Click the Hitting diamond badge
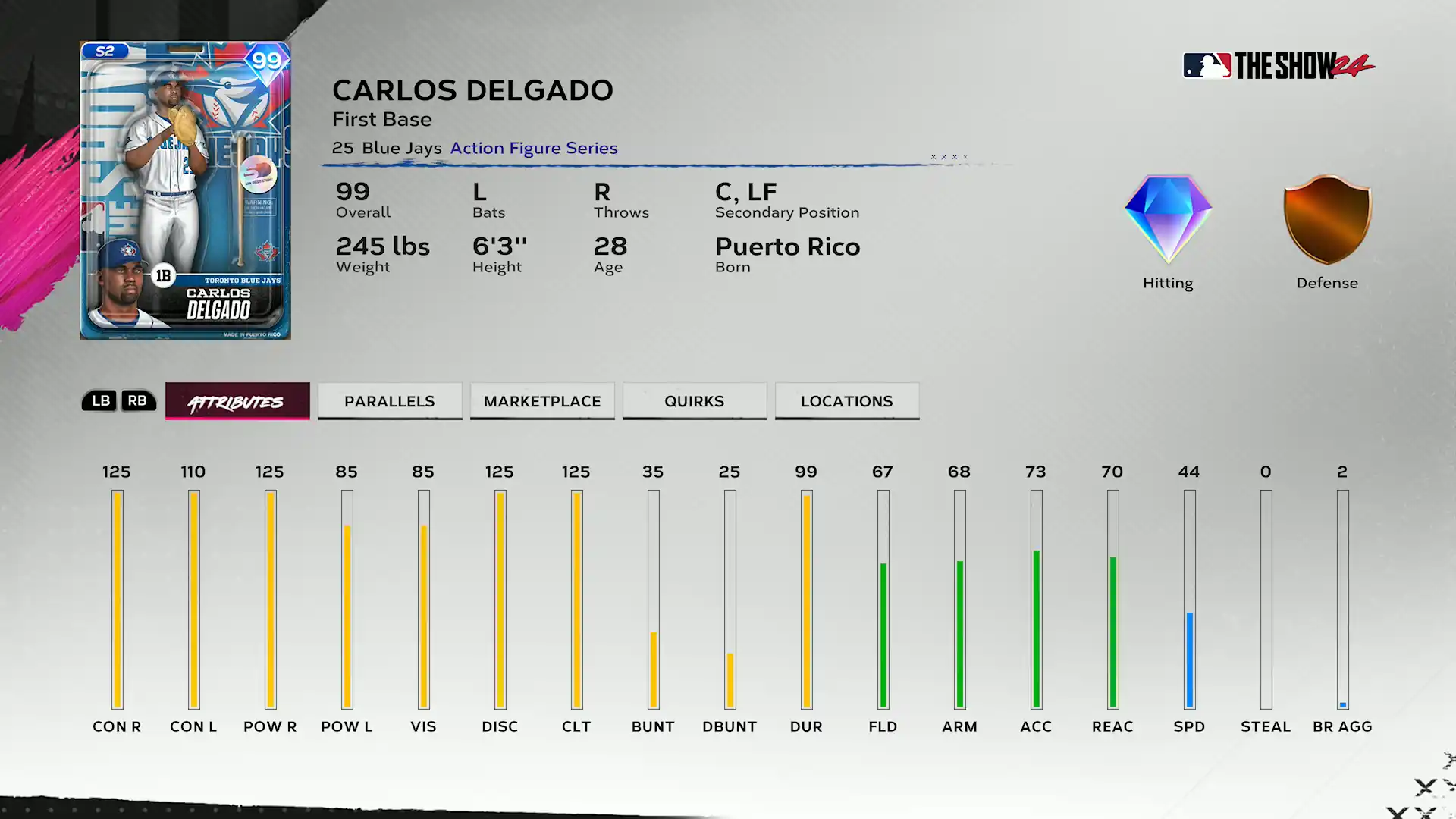Screen dimensions: 1456x819 pos(1168,220)
